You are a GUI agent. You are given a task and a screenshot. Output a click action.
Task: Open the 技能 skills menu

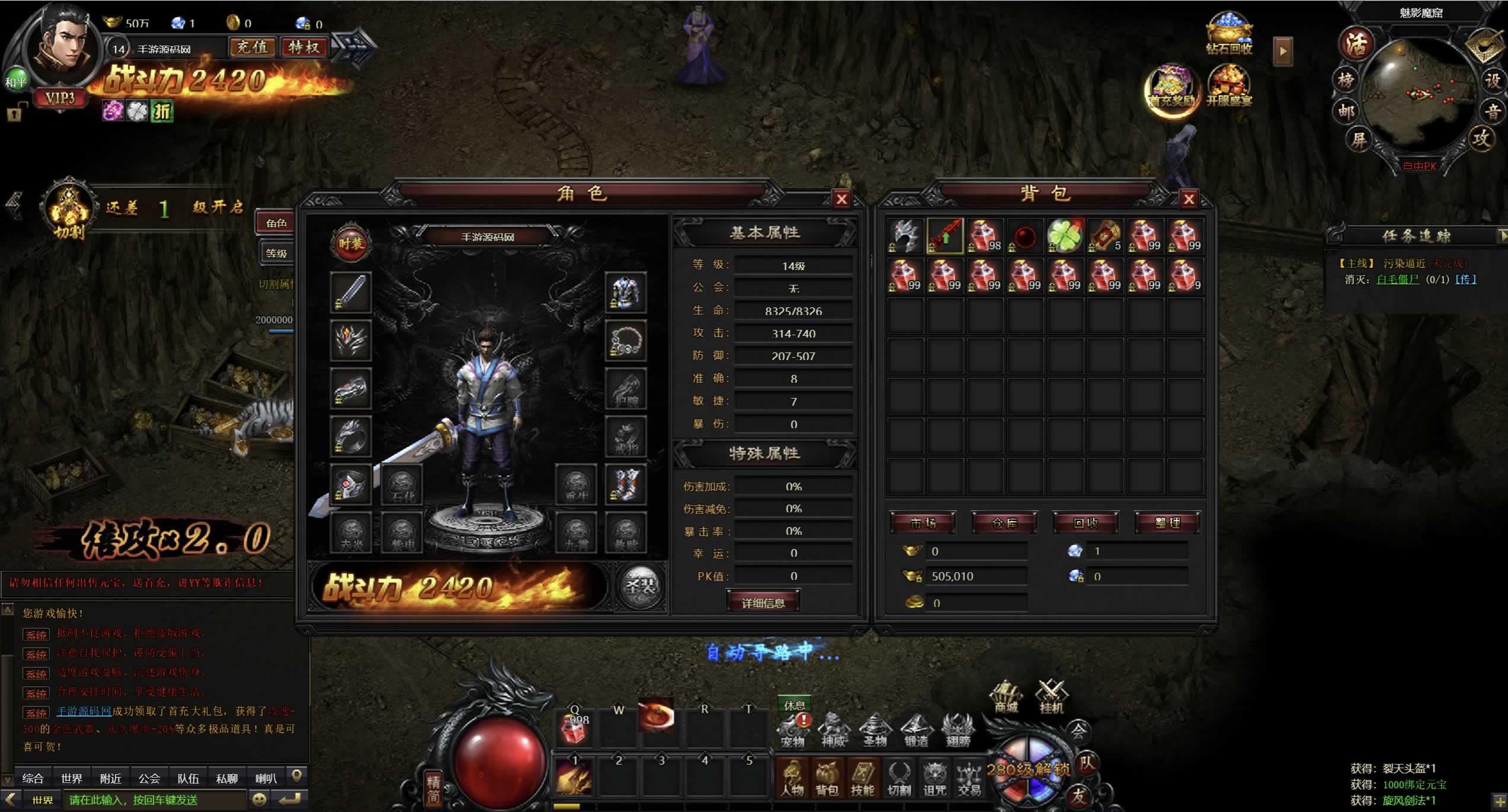[x=862, y=778]
